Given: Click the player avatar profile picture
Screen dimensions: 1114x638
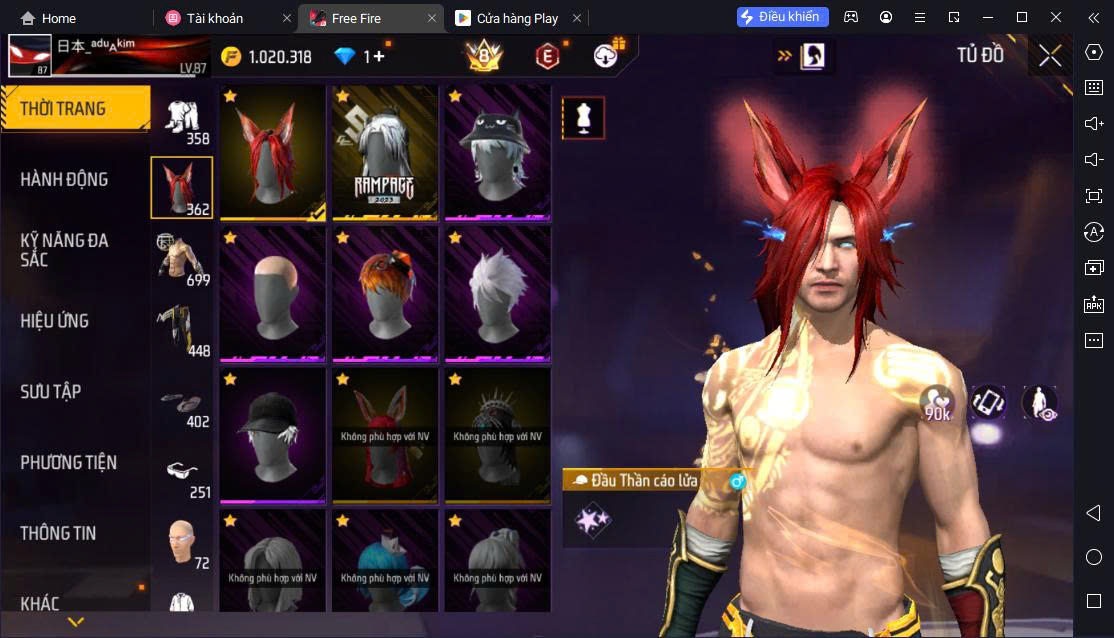Looking at the screenshot, I should pyautogui.click(x=30, y=57).
